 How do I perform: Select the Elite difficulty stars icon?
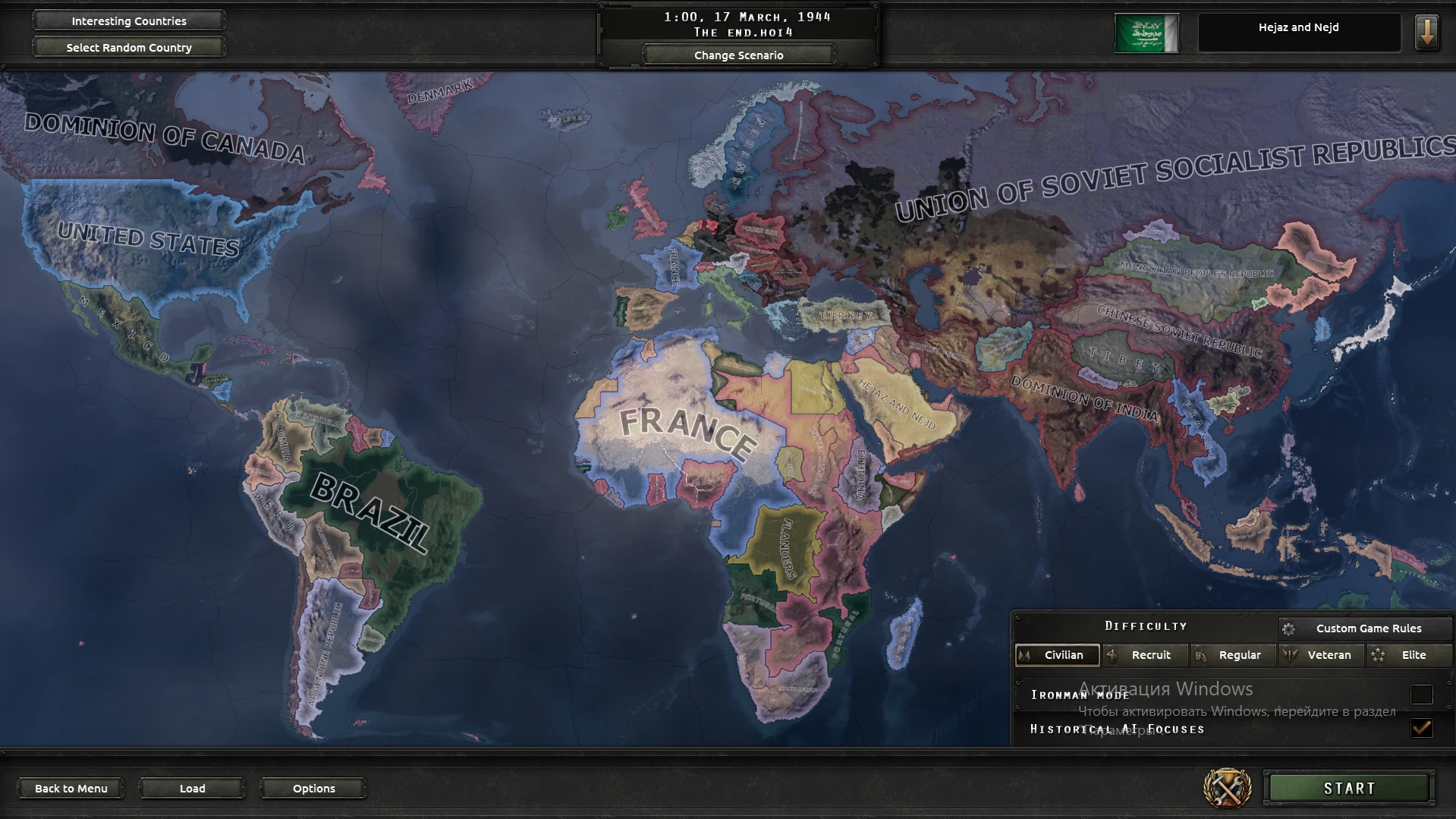pos(1379,655)
